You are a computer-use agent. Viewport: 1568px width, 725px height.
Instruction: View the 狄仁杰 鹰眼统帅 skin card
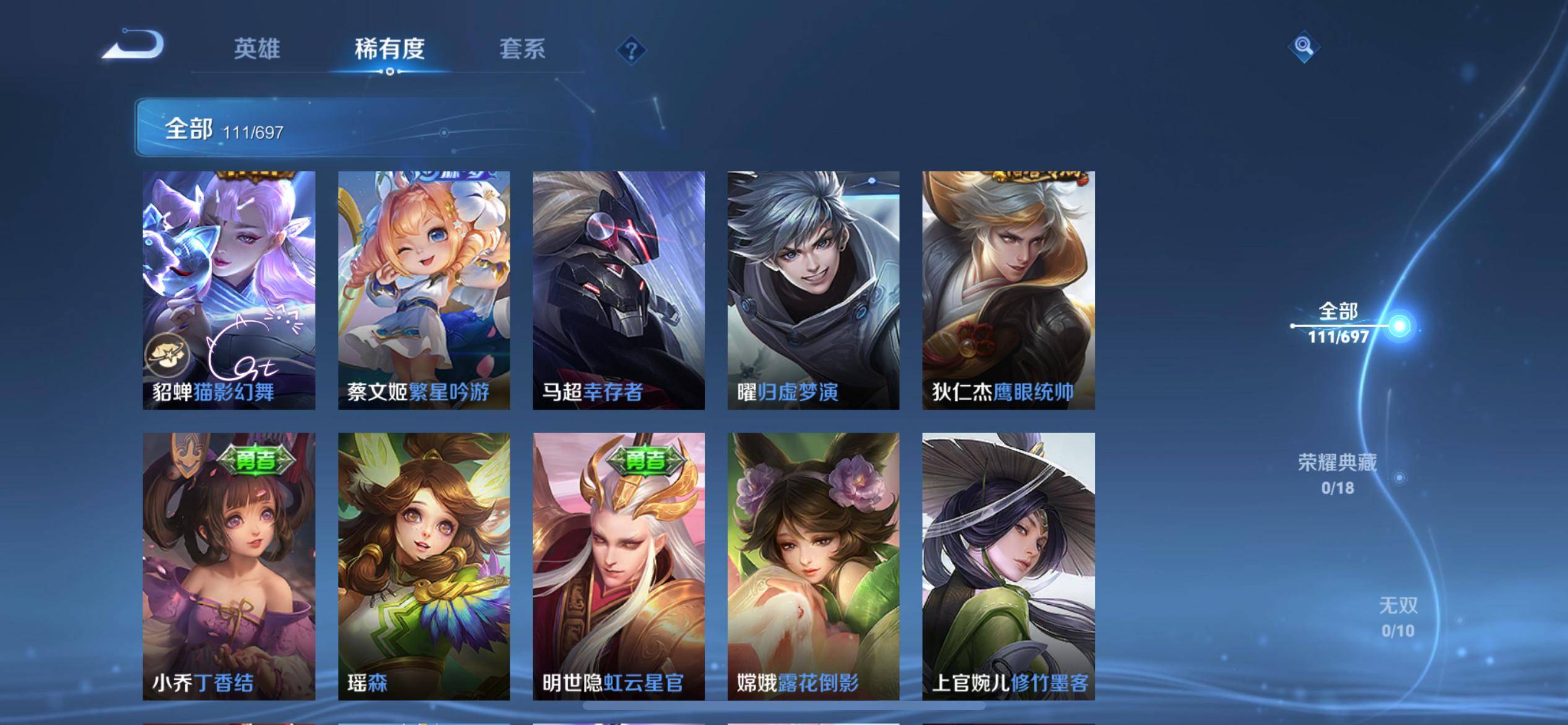pyautogui.click(x=1008, y=290)
